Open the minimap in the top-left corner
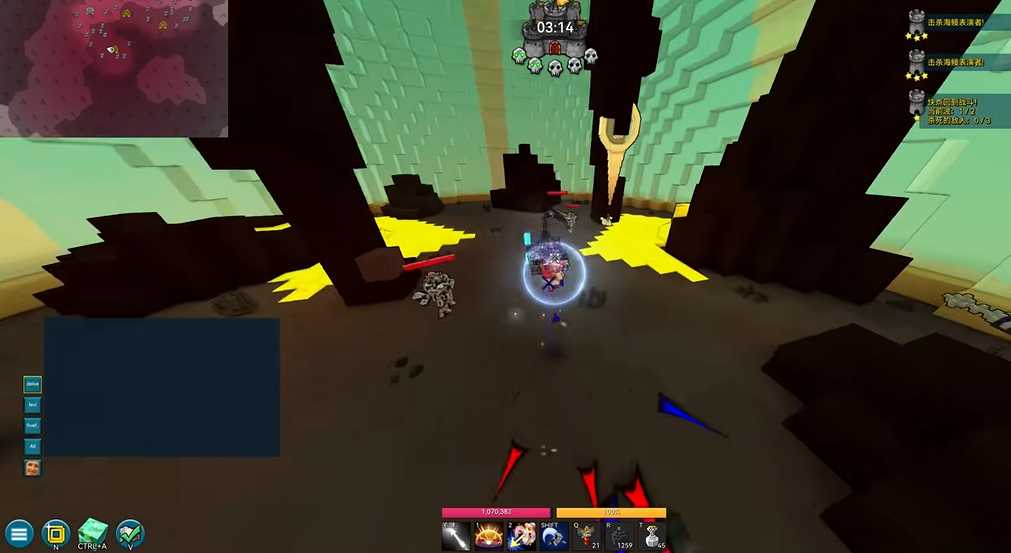Screen dimensions: 1011x553 click(114, 68)
